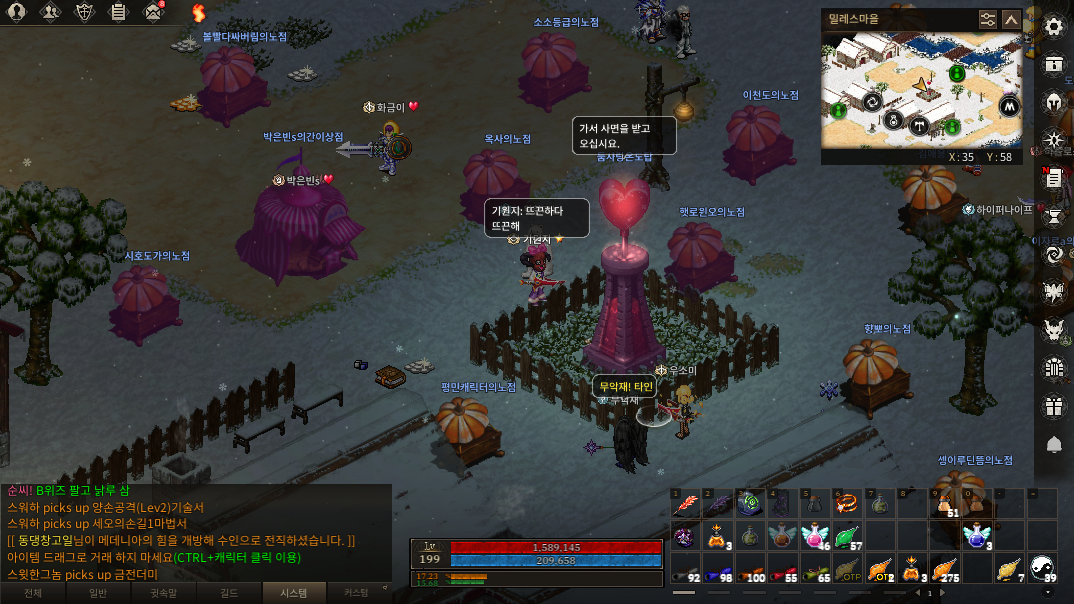
Task: Switch to the 시스템 chat tab
Action: 289,593
